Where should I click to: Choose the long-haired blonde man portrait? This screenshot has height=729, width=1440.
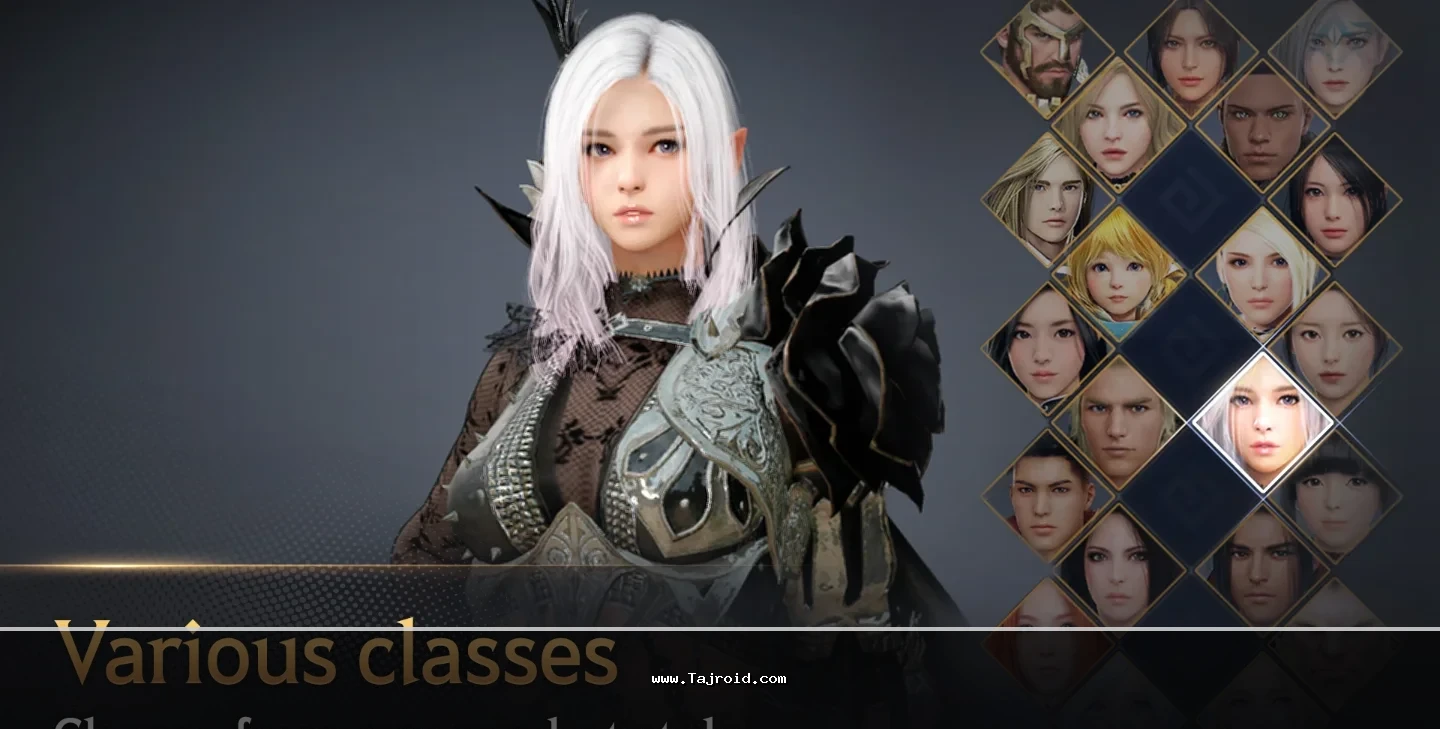1046,198
